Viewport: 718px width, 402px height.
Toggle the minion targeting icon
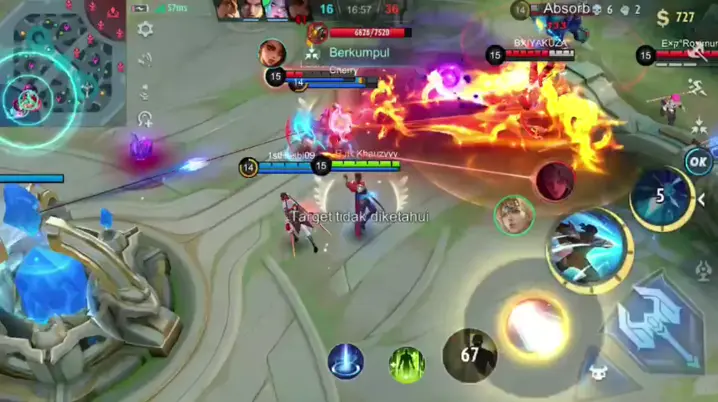(598, 370)
